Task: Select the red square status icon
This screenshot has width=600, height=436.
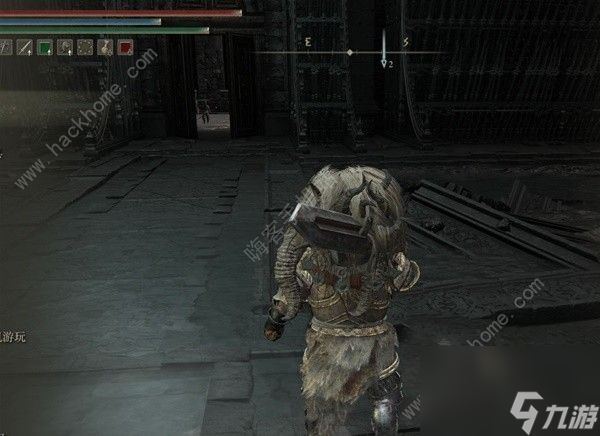Action: (125, 47)
